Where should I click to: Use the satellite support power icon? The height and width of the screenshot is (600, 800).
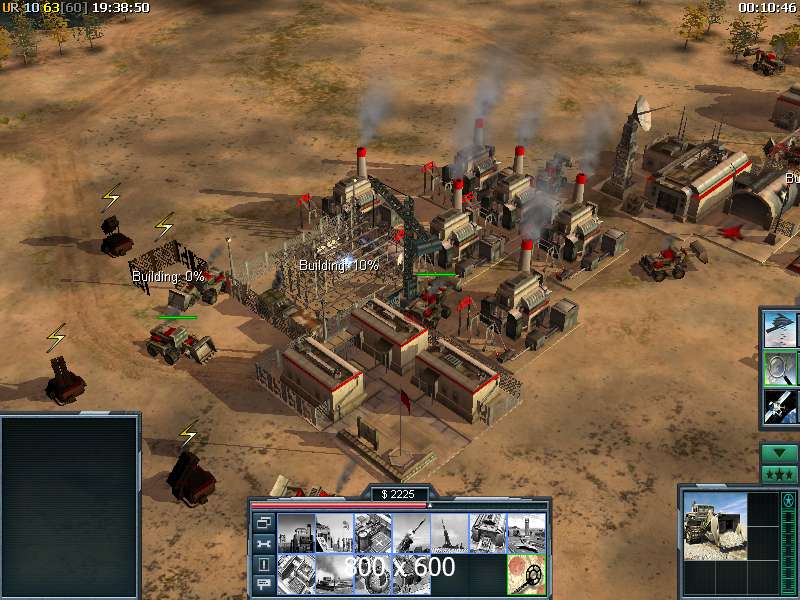[780, 406]
